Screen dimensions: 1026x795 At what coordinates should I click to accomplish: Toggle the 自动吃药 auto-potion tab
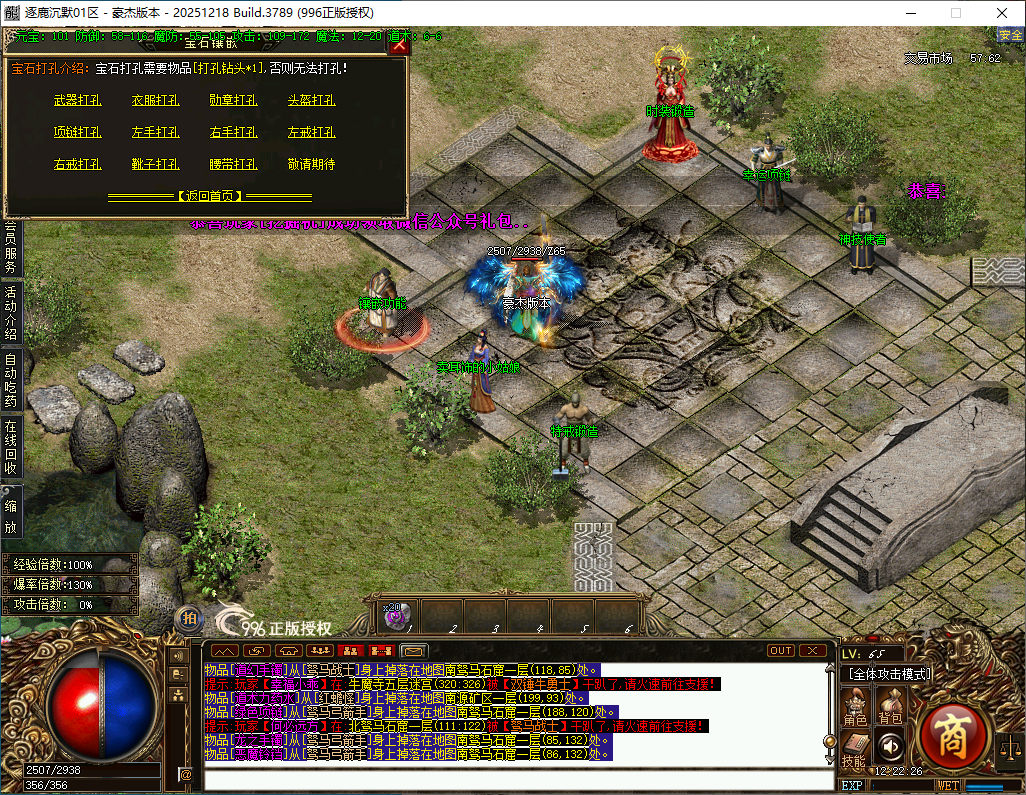[x=11, y=379]
